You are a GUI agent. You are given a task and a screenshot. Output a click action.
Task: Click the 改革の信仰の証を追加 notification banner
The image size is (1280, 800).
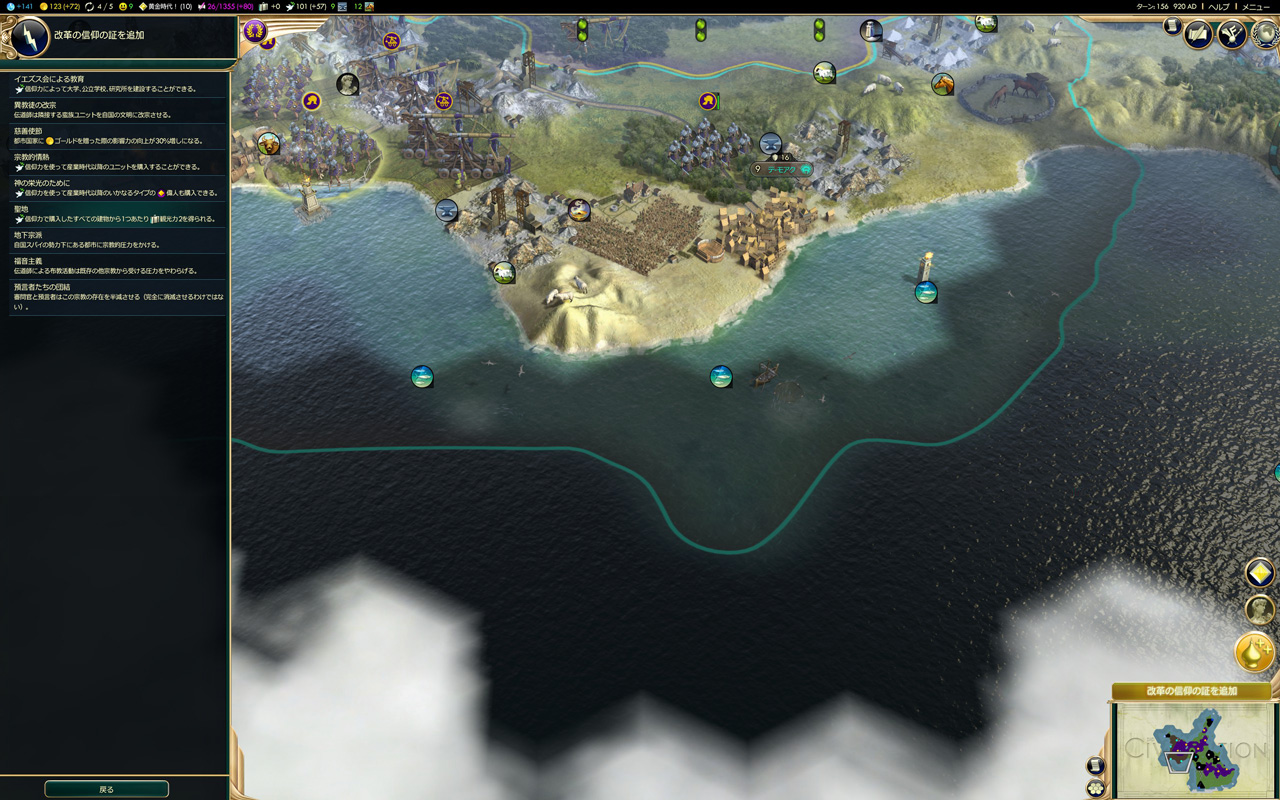1191,691
